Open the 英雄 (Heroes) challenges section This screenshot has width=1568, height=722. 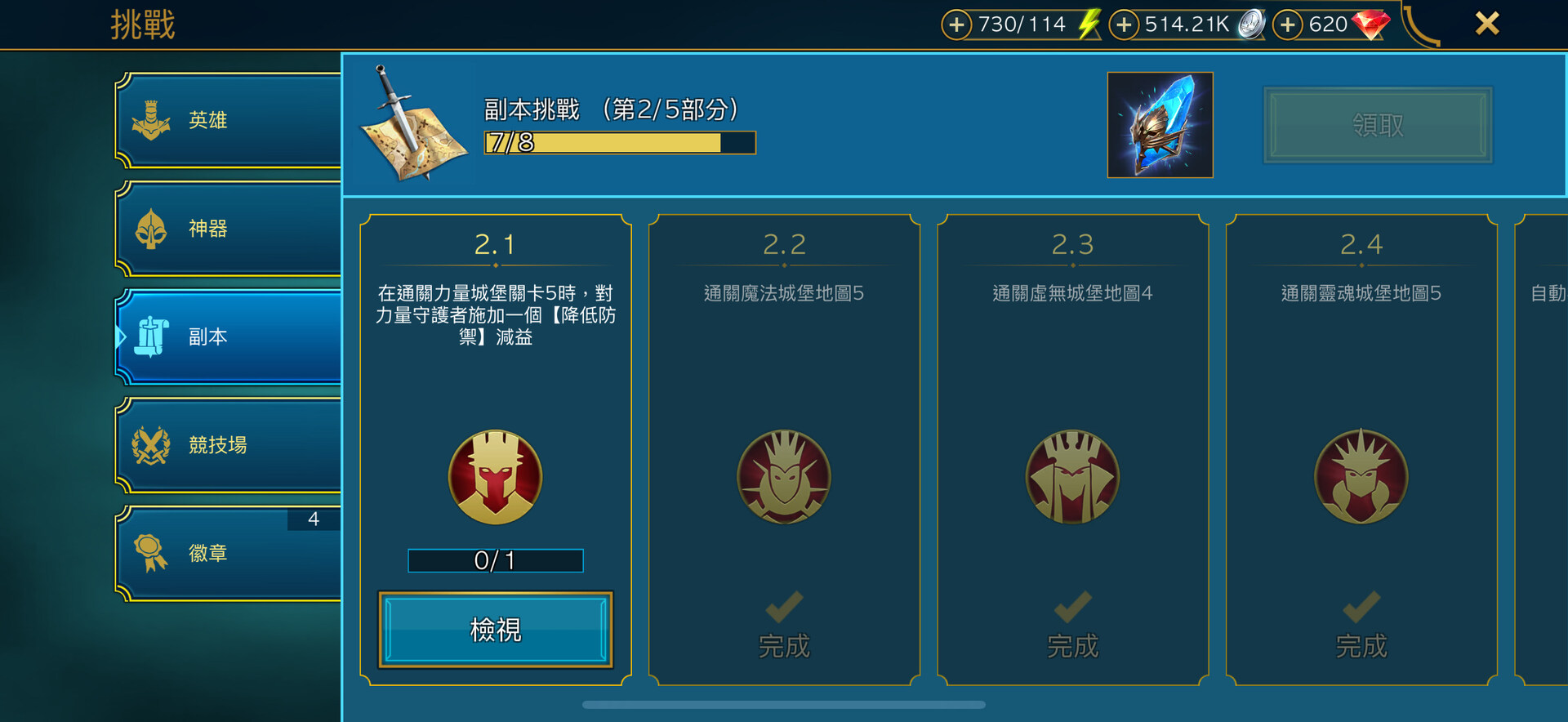tap(229, 119)
